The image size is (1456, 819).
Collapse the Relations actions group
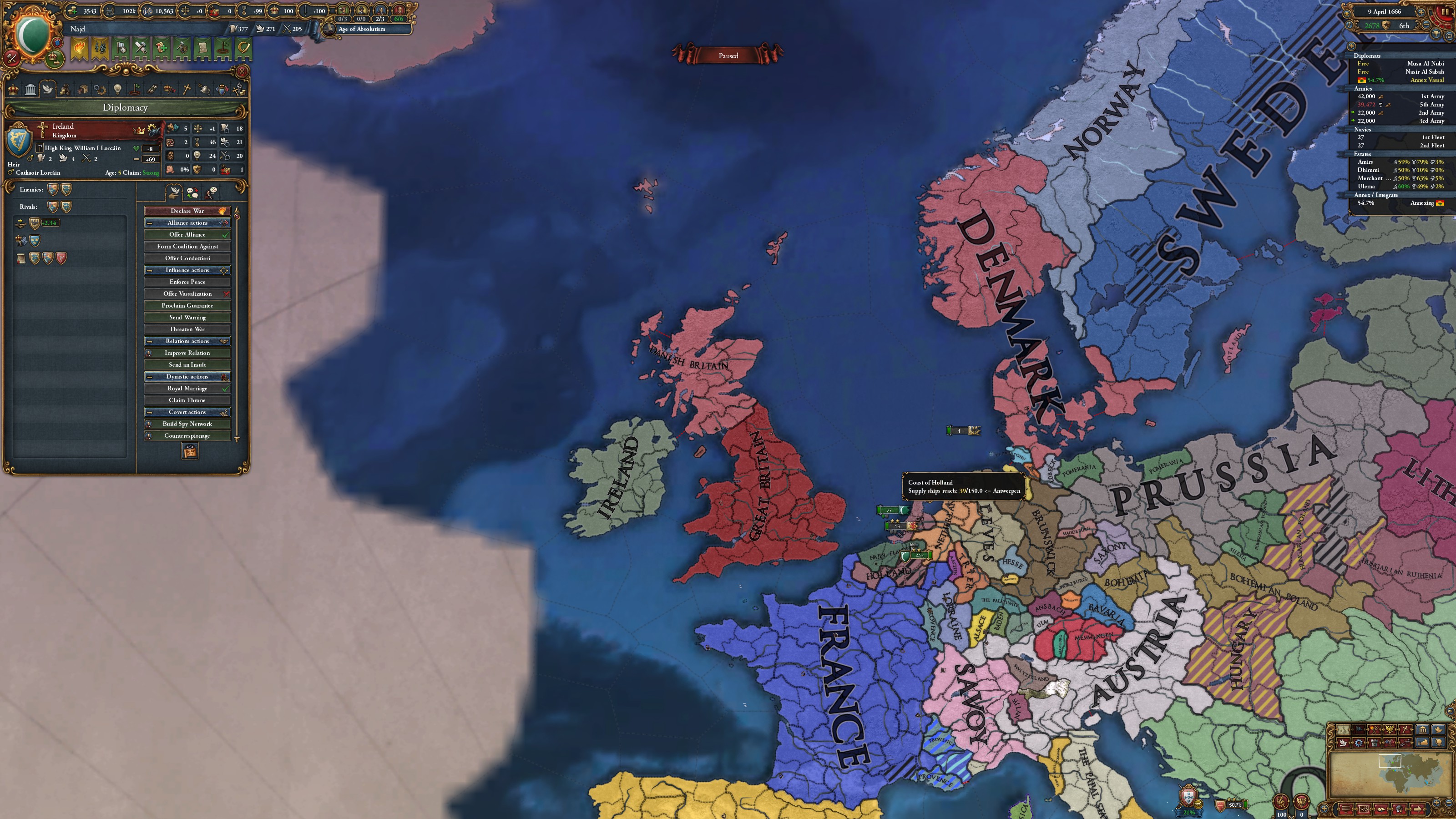coord(149,341)
